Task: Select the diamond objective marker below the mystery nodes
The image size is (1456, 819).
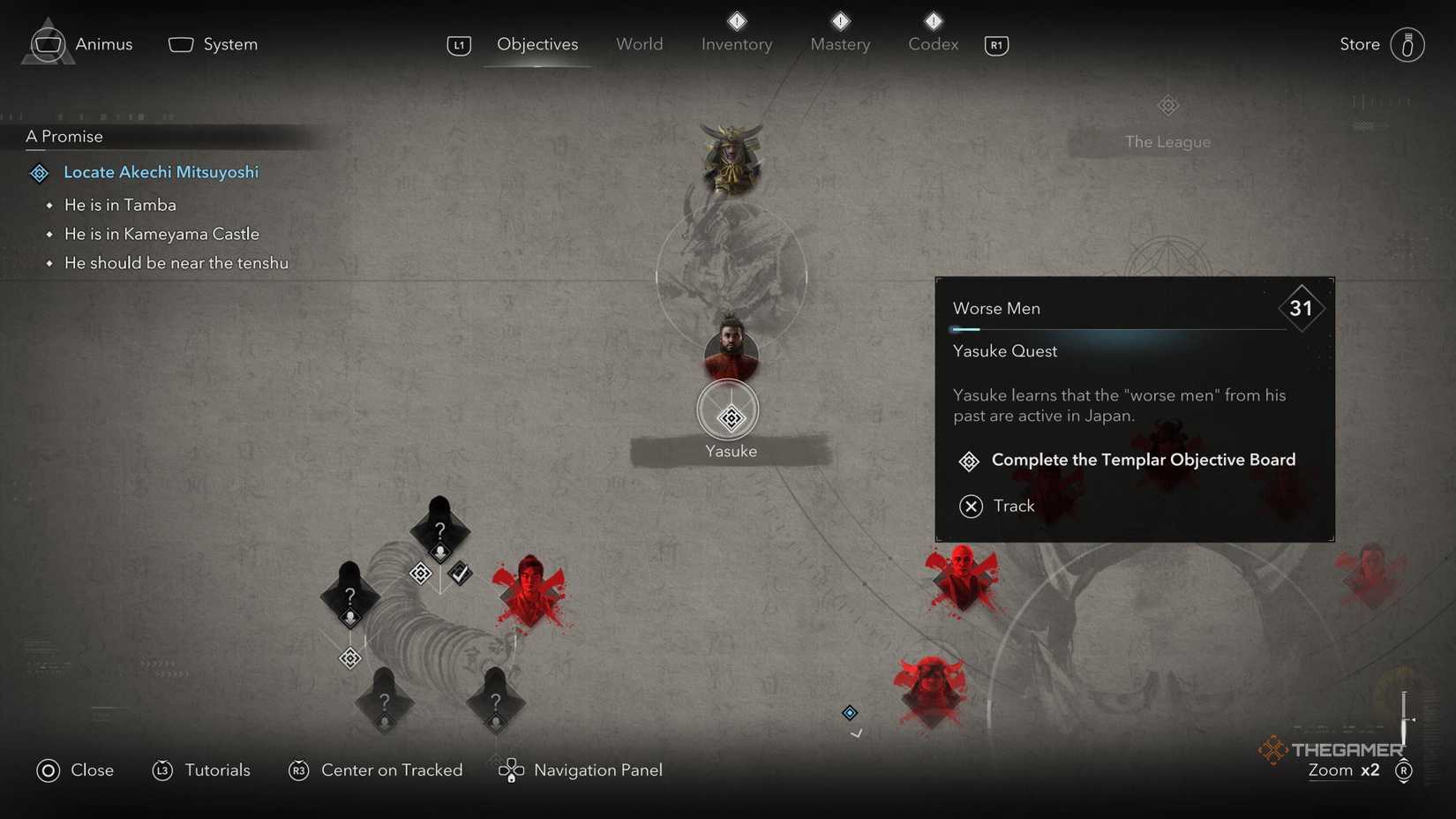Action: click(349, 657)
